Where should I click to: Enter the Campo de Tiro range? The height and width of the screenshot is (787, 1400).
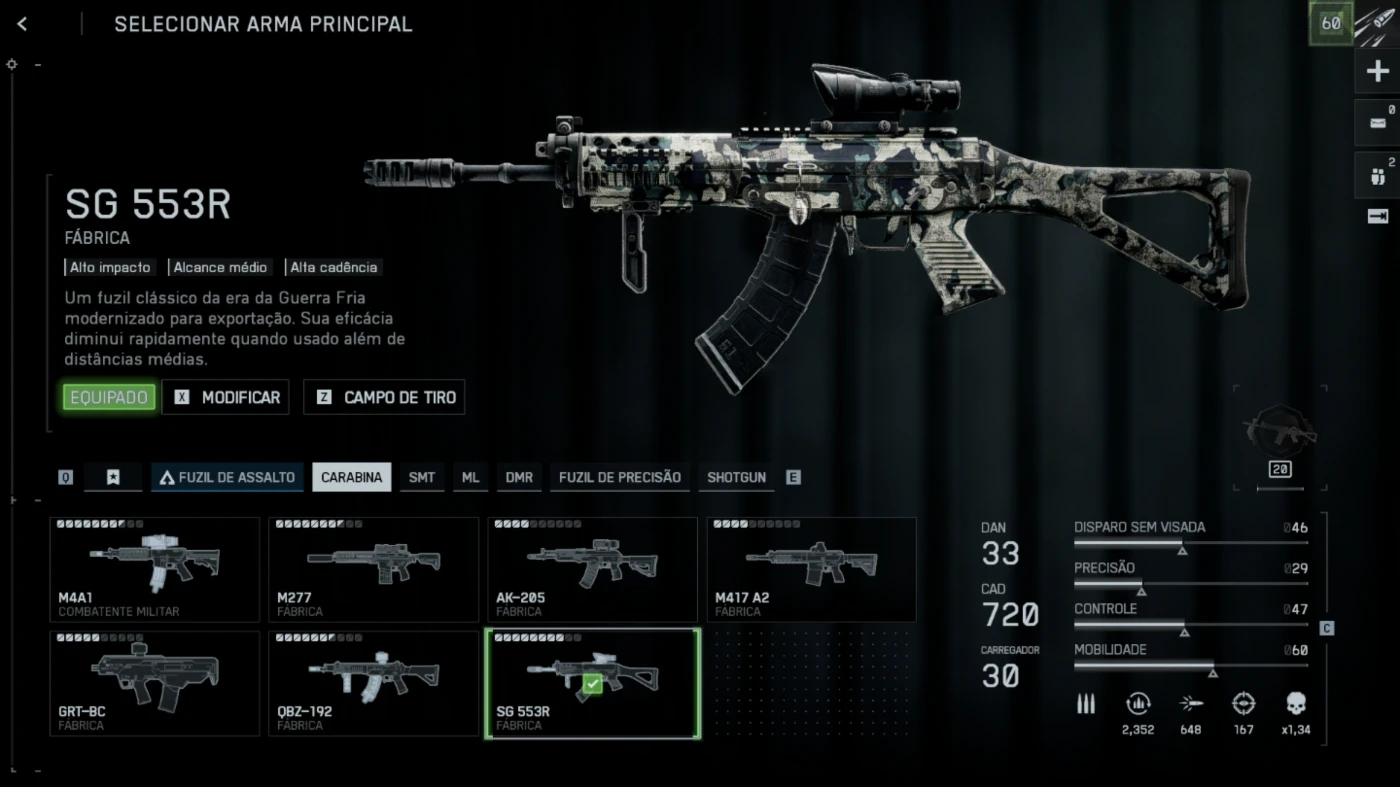coord(384,397)
